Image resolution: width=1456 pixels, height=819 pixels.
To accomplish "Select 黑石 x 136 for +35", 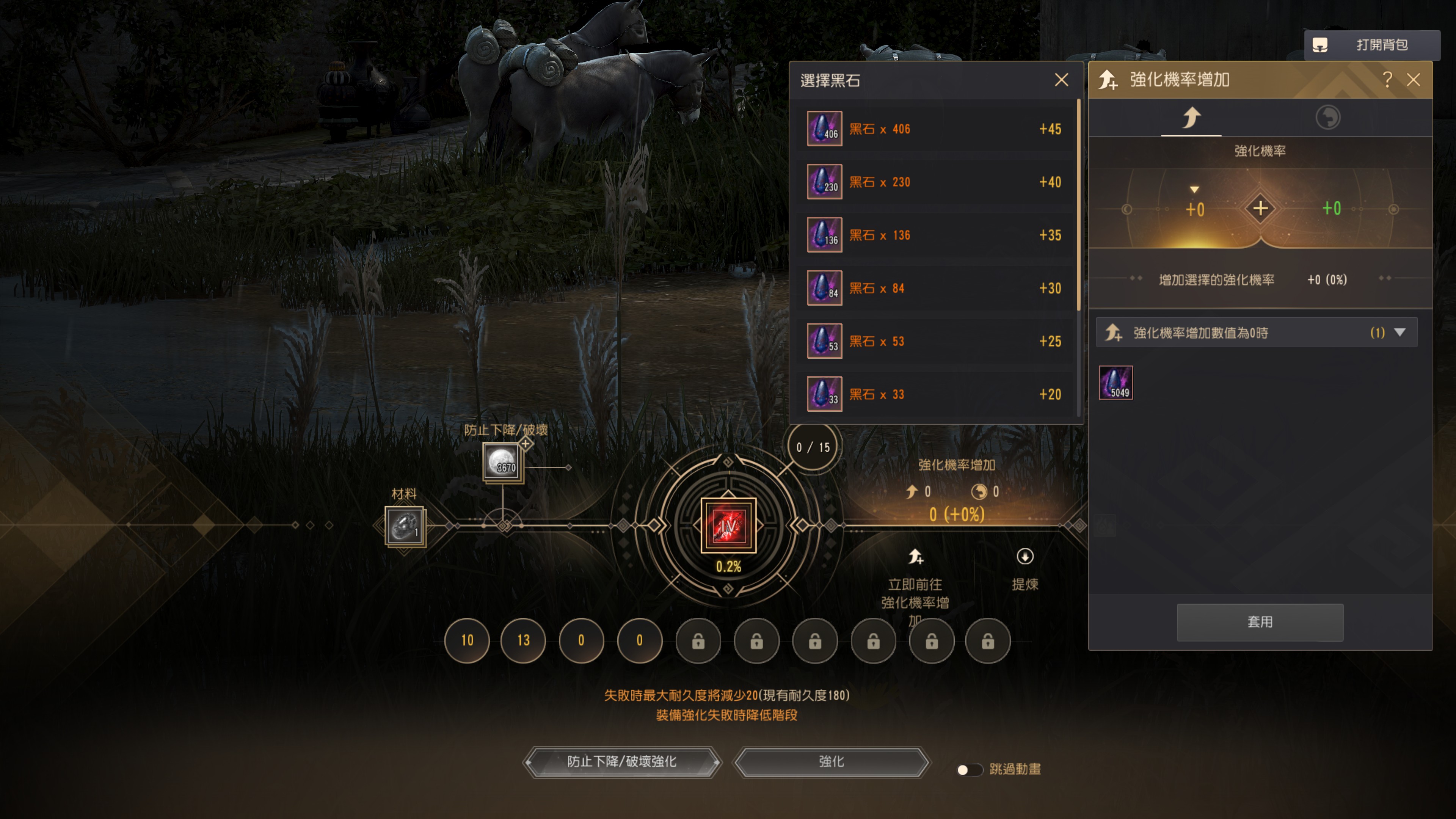I will pos(935,235).
